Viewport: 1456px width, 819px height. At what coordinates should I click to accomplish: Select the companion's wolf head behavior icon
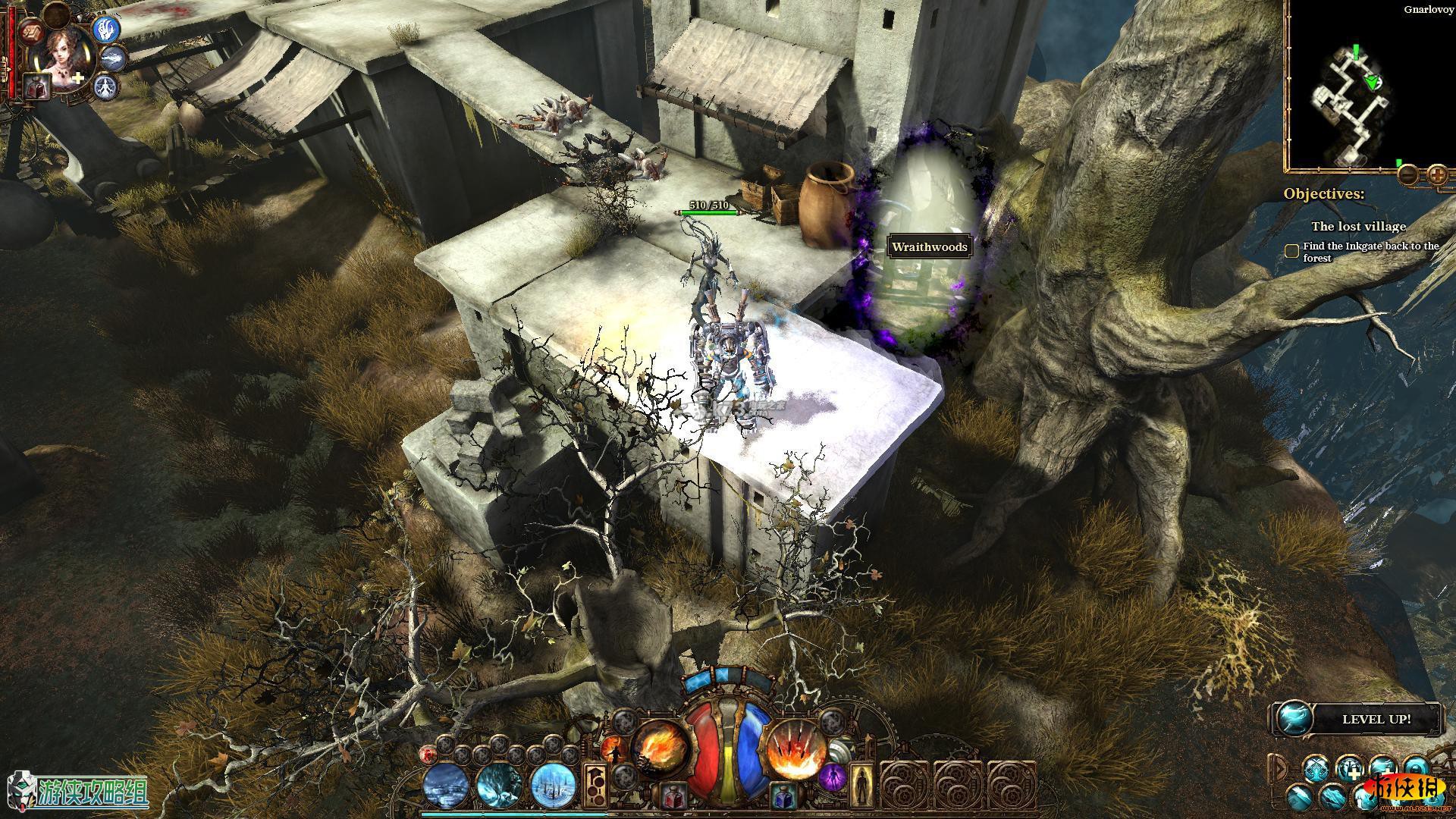point(114,57)
